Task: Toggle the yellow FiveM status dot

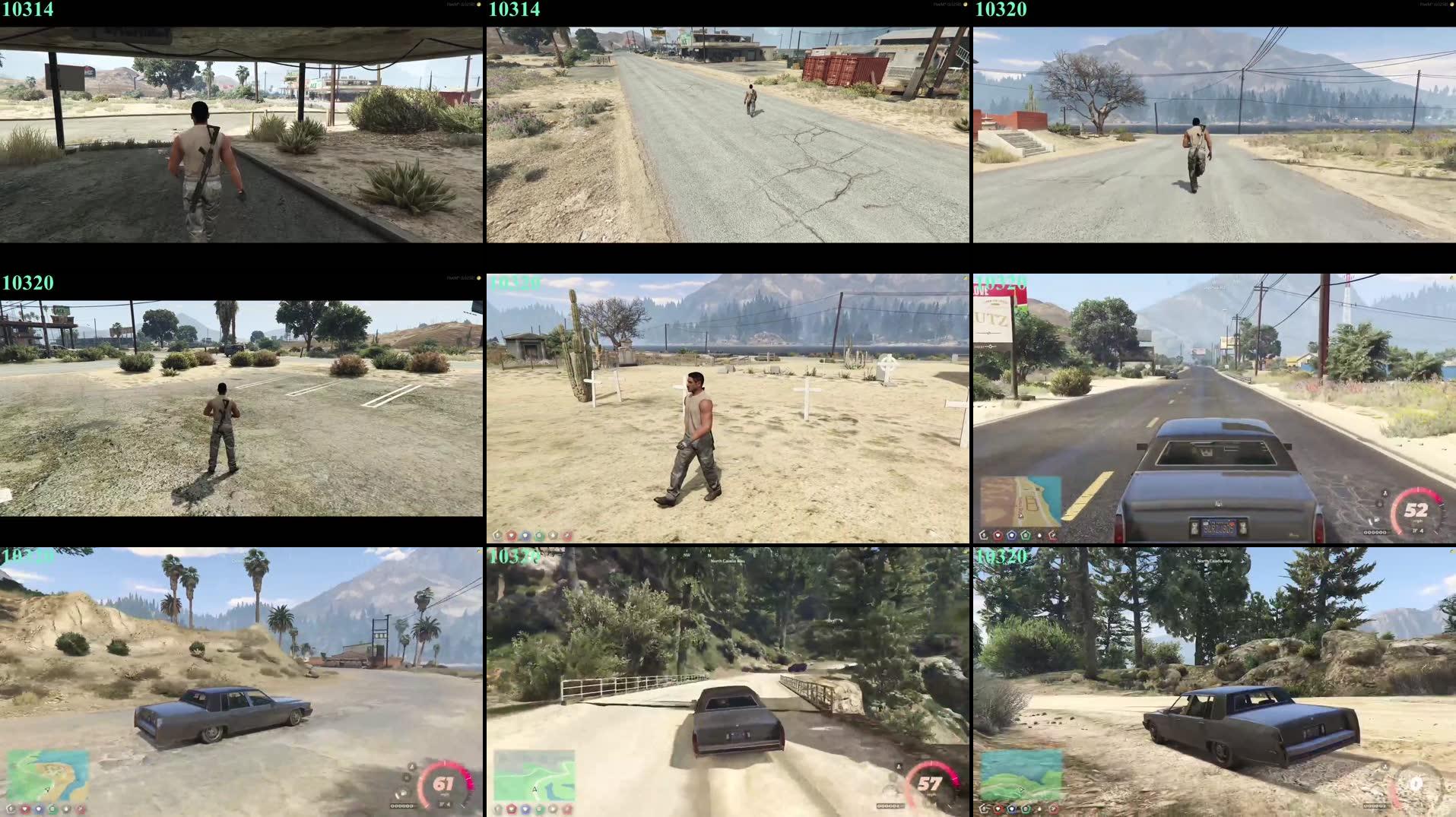Action: coord(477,6)
